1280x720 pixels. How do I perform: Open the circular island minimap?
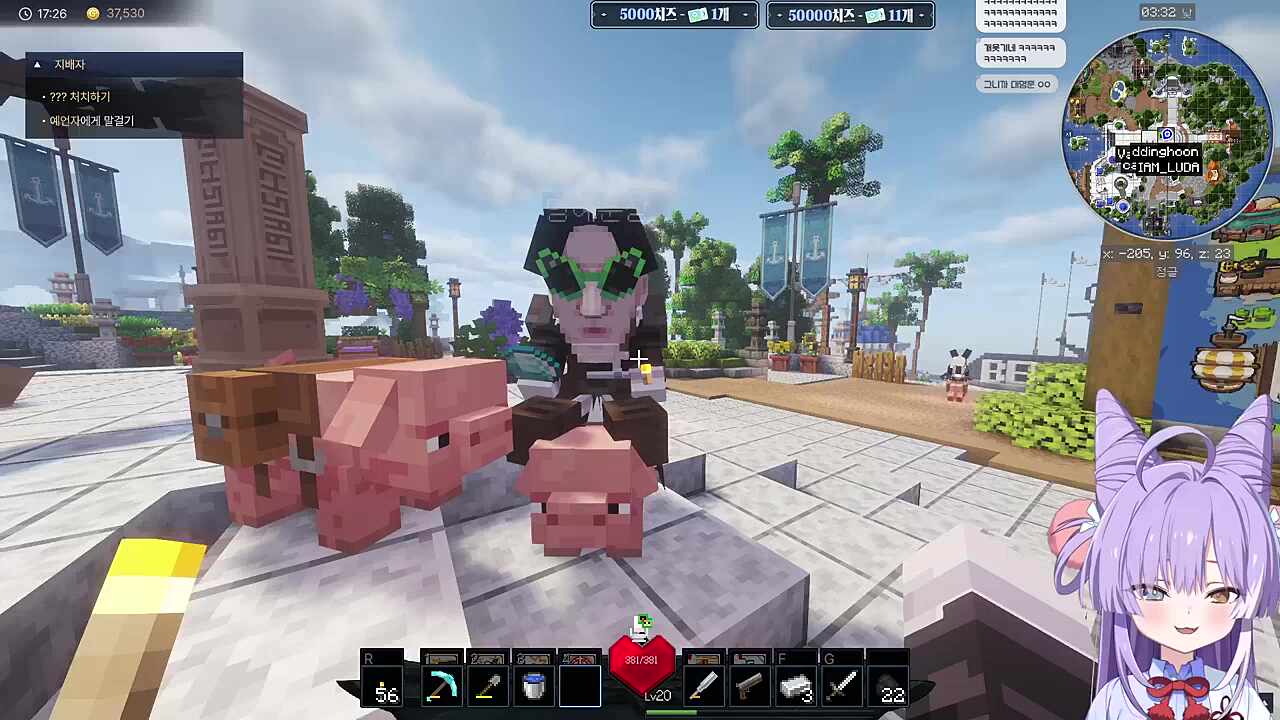click(x=1166, y=132)
